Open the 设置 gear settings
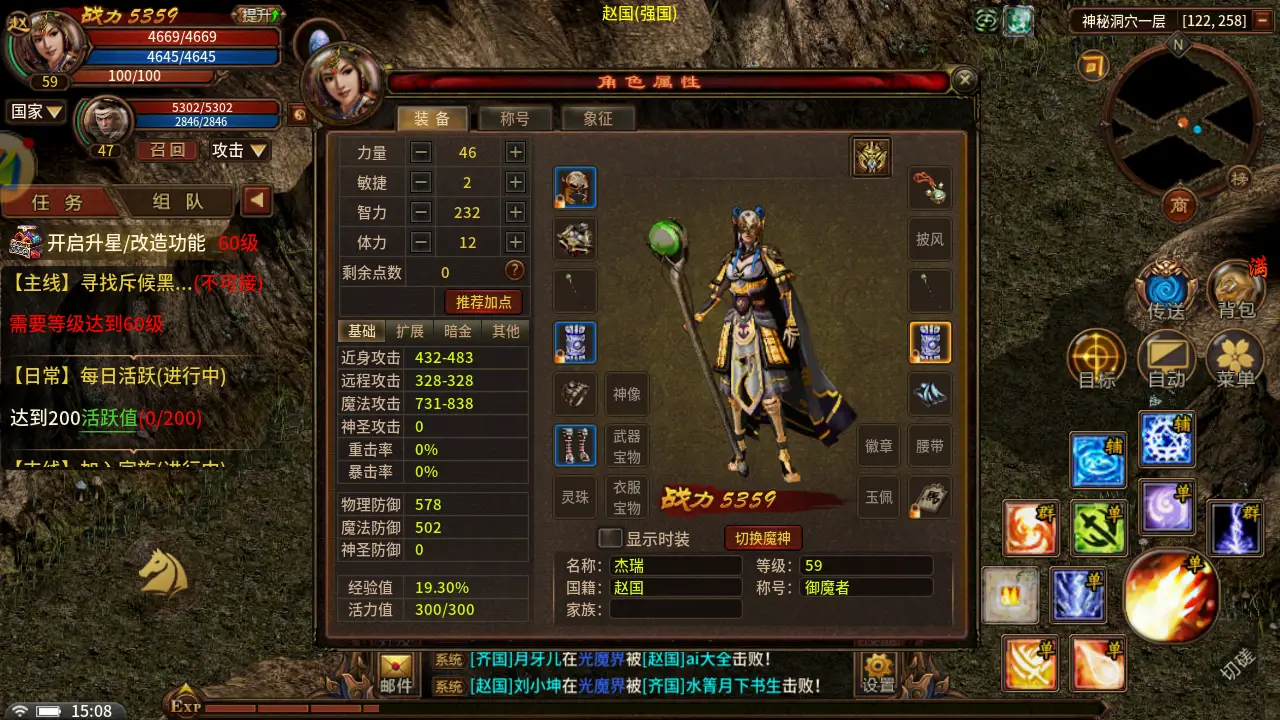 (879, 674)
